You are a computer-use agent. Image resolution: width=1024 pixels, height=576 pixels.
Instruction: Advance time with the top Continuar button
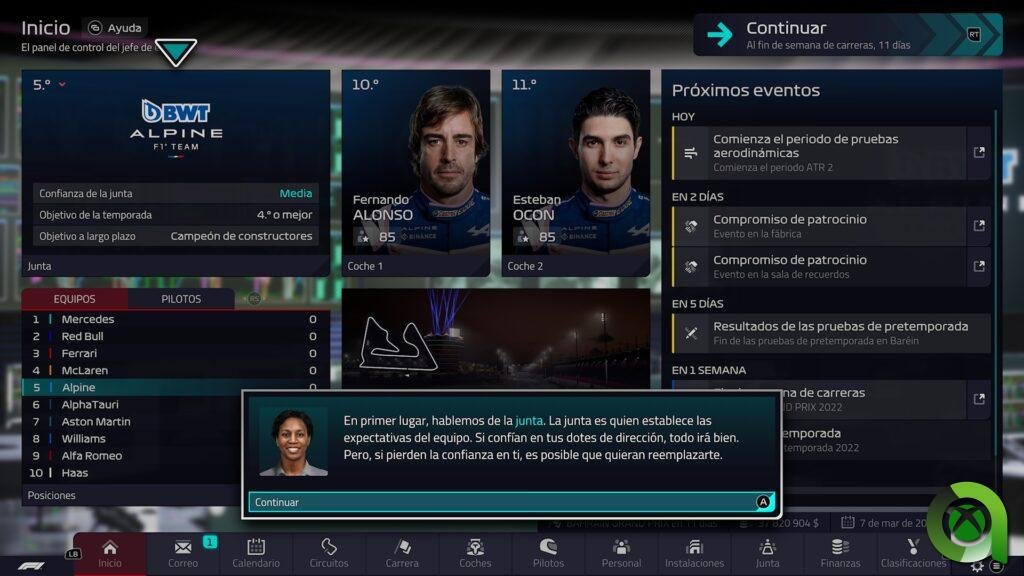847,34
